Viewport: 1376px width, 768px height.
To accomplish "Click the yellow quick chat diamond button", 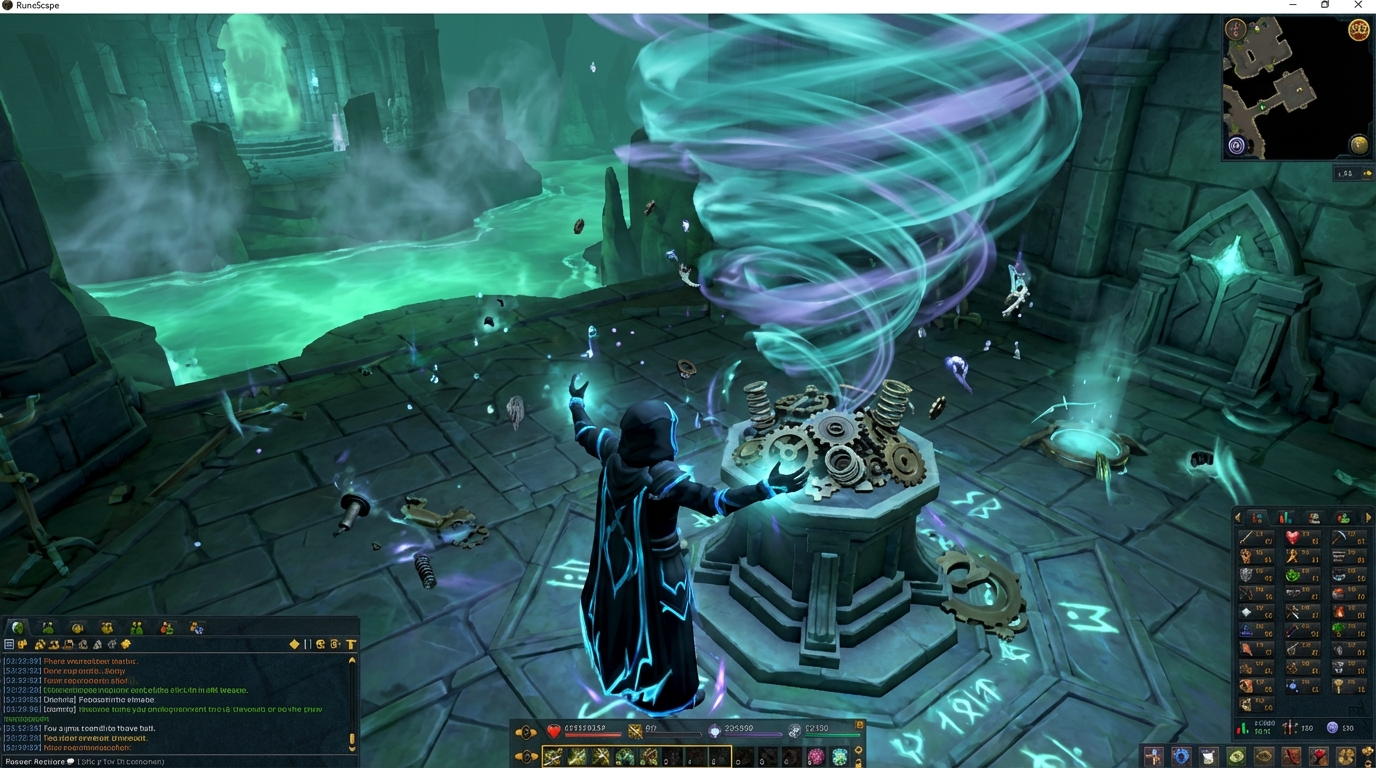I will tap(294, 643).
